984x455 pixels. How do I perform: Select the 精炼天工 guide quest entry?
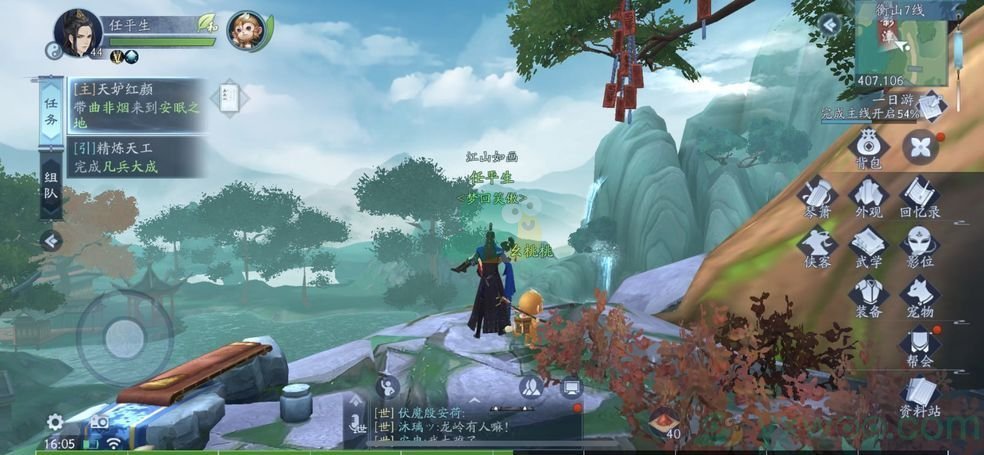coord(137,157)
